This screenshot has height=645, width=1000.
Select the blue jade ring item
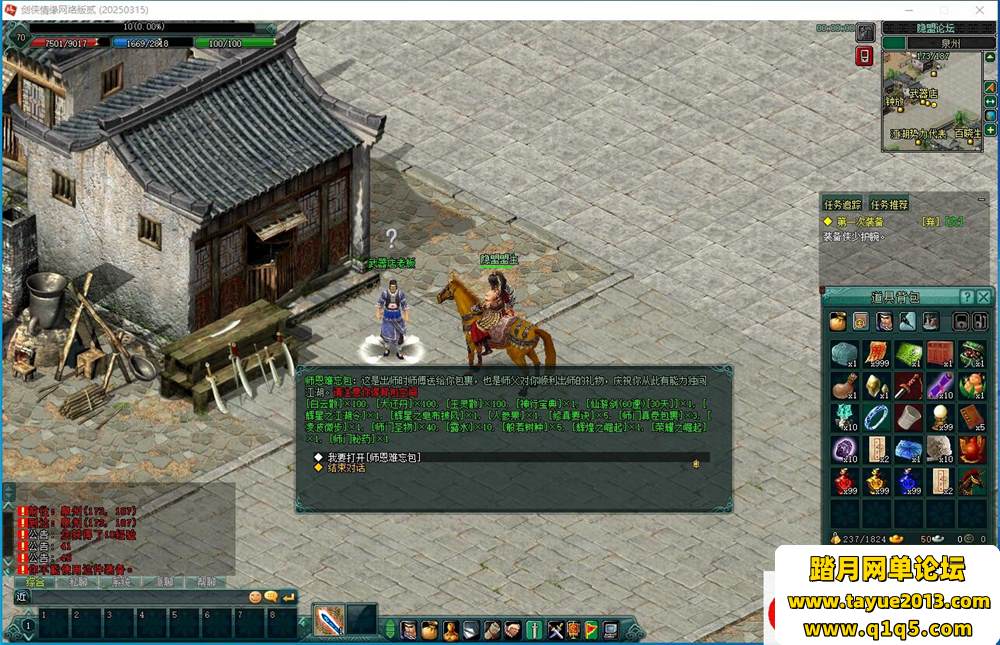(877, 418)
